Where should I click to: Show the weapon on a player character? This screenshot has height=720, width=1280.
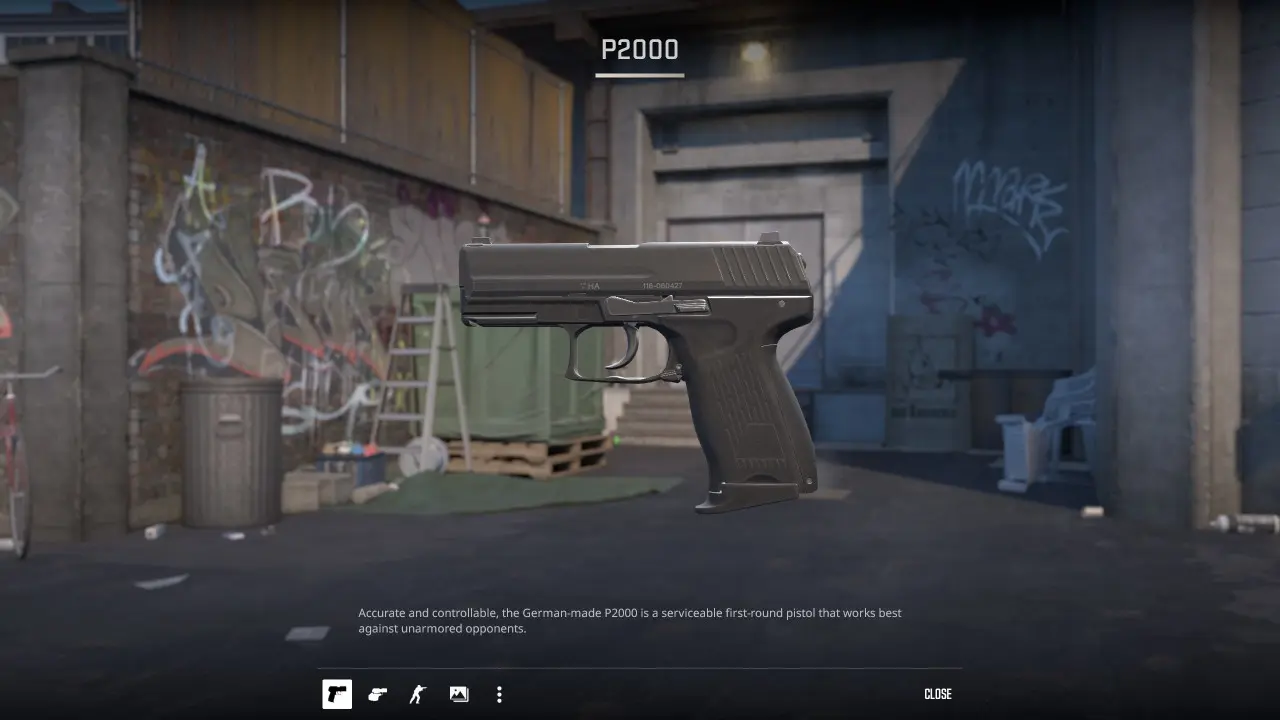pyautogui.click(x=418, y=694)
